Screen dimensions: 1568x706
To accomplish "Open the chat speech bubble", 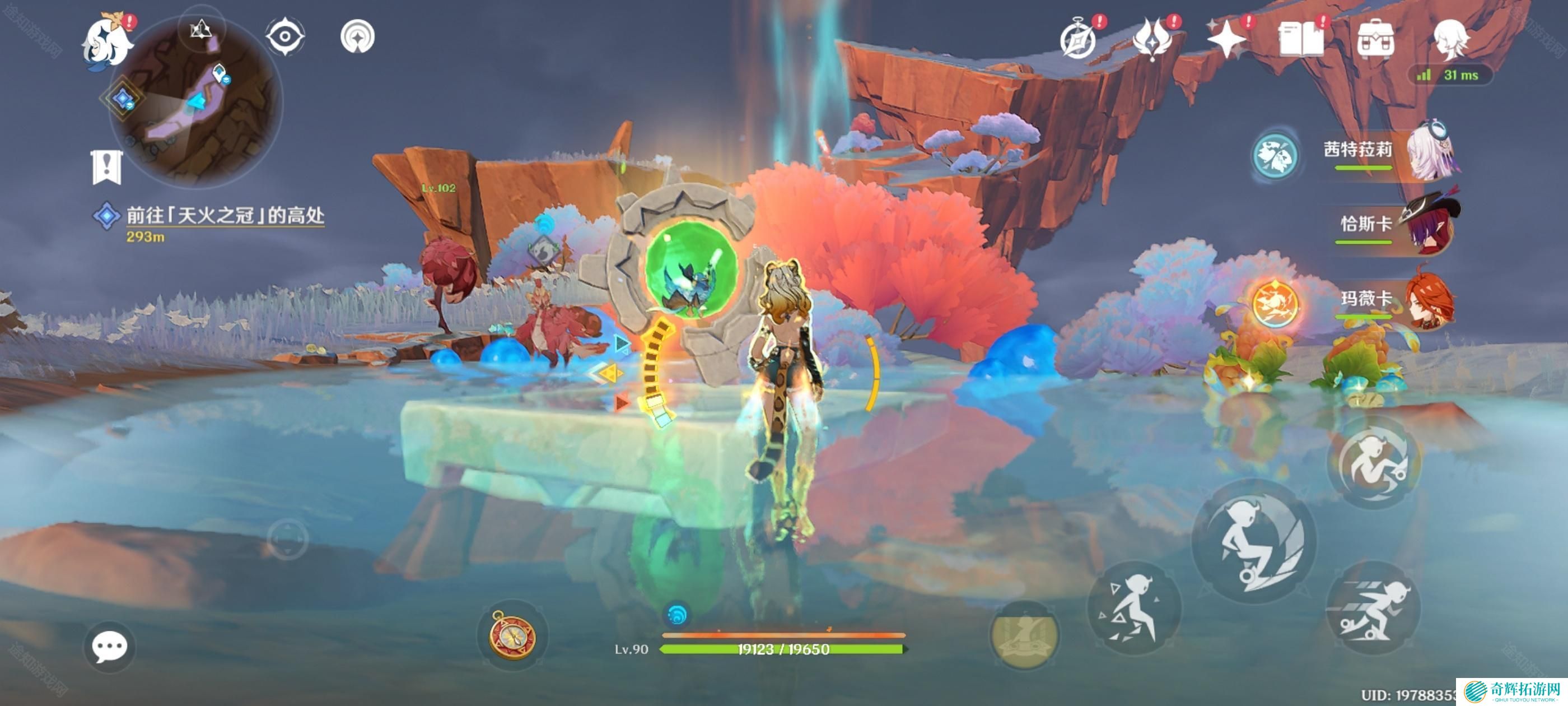I will [110, 647].
